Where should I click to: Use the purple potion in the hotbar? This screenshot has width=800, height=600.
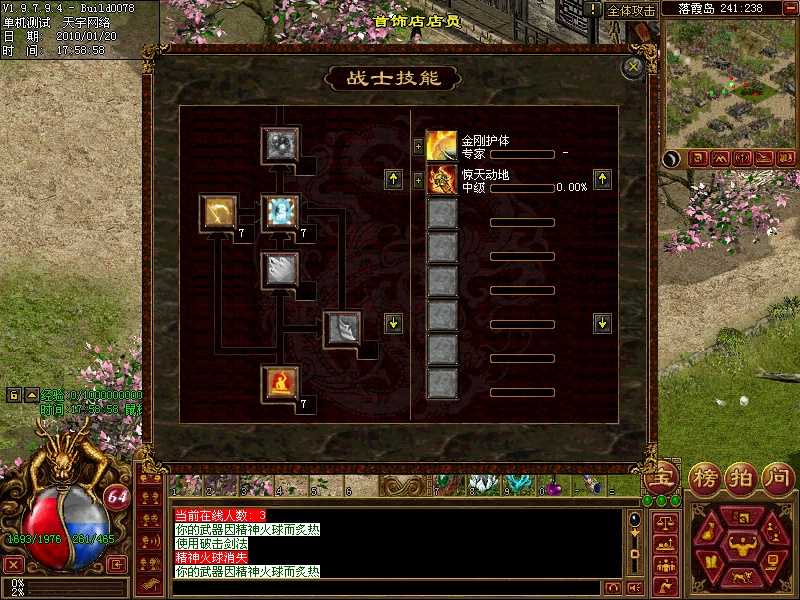click(550, 487)
